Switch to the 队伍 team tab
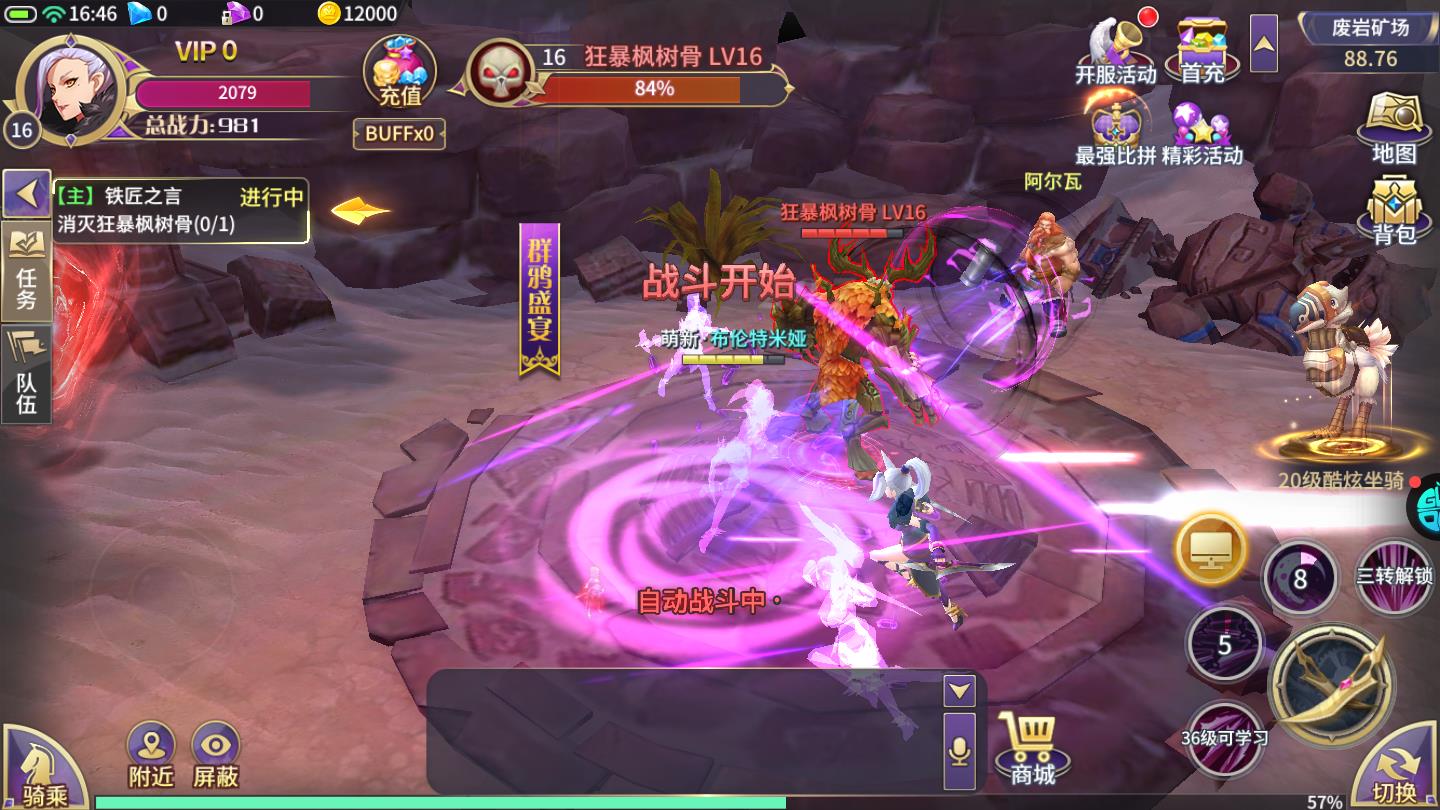 (26, 373)
